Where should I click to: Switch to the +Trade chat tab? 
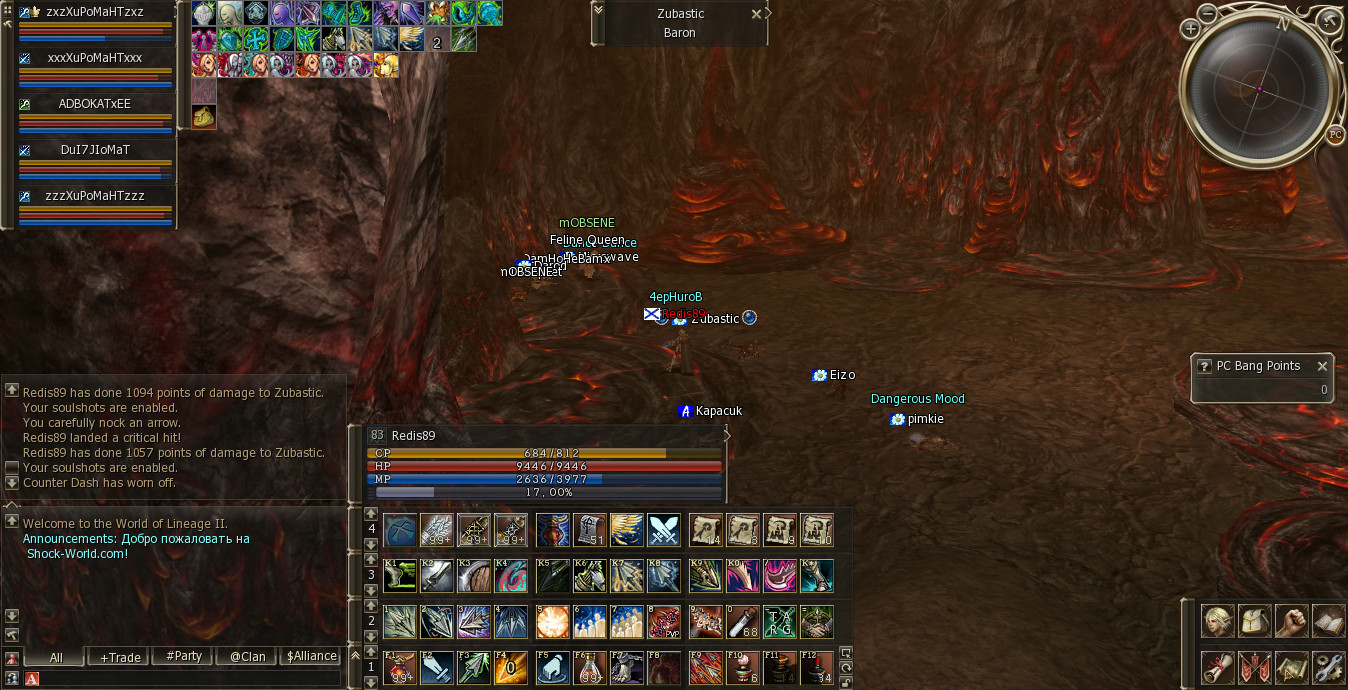[120, 657]
